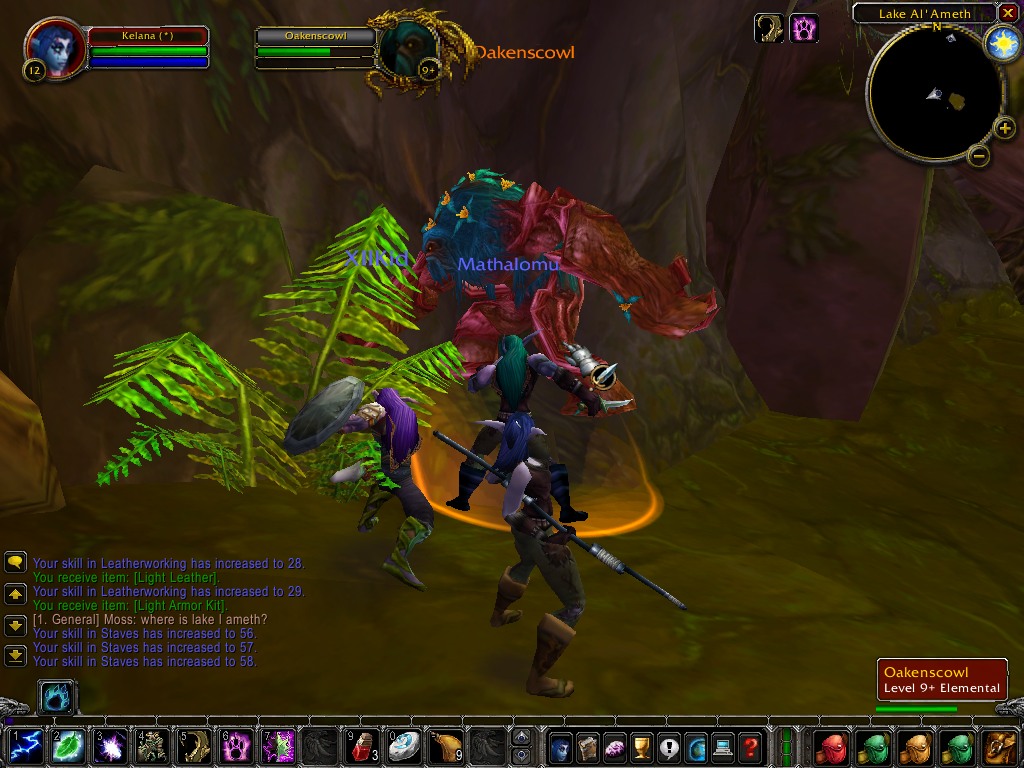Open the main backpack on the far right
Screen dimensions: 1024x768
[1000, 746]
